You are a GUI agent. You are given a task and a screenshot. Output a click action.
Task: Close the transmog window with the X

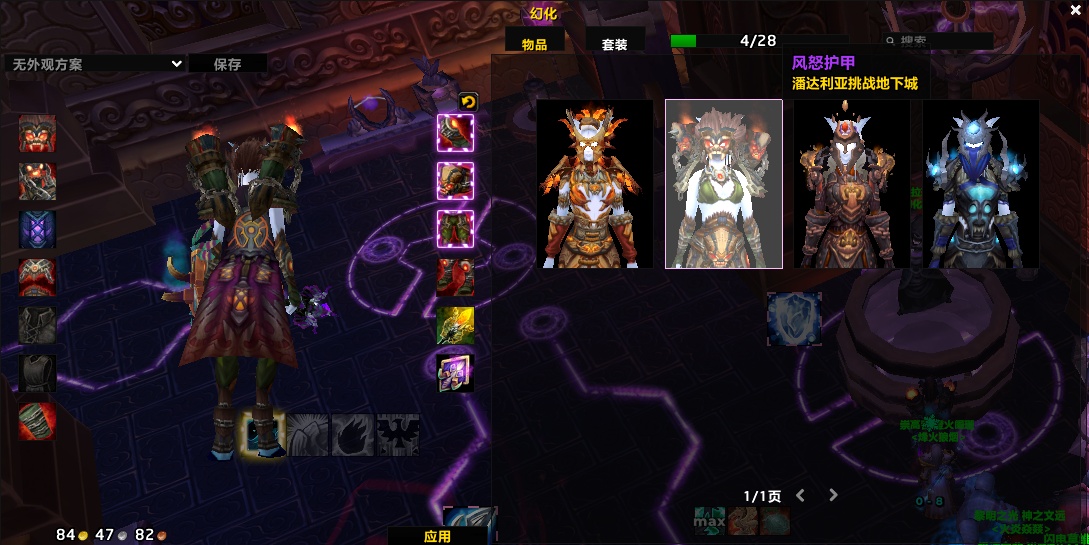tap(1062, 11)
